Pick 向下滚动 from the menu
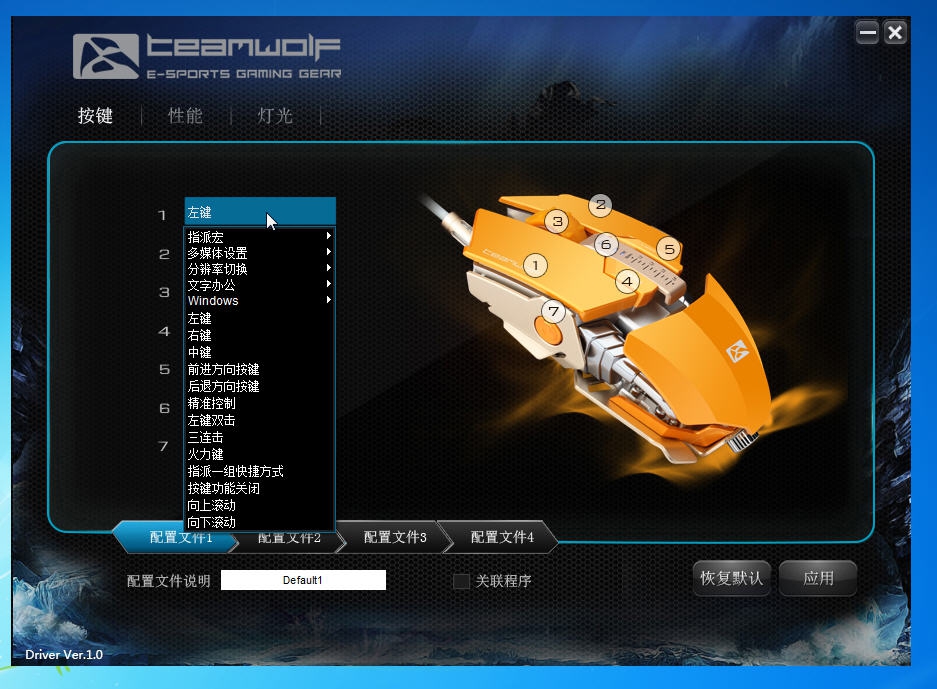This screenshot has height=689, width=937. (x=212, y=522)
